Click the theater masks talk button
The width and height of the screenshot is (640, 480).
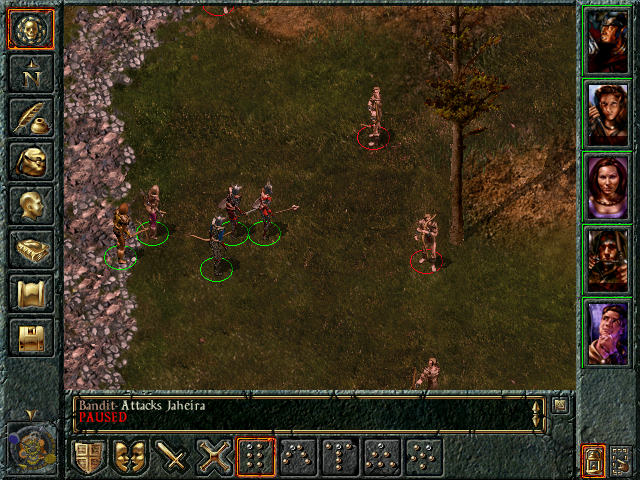coord(131,456)
